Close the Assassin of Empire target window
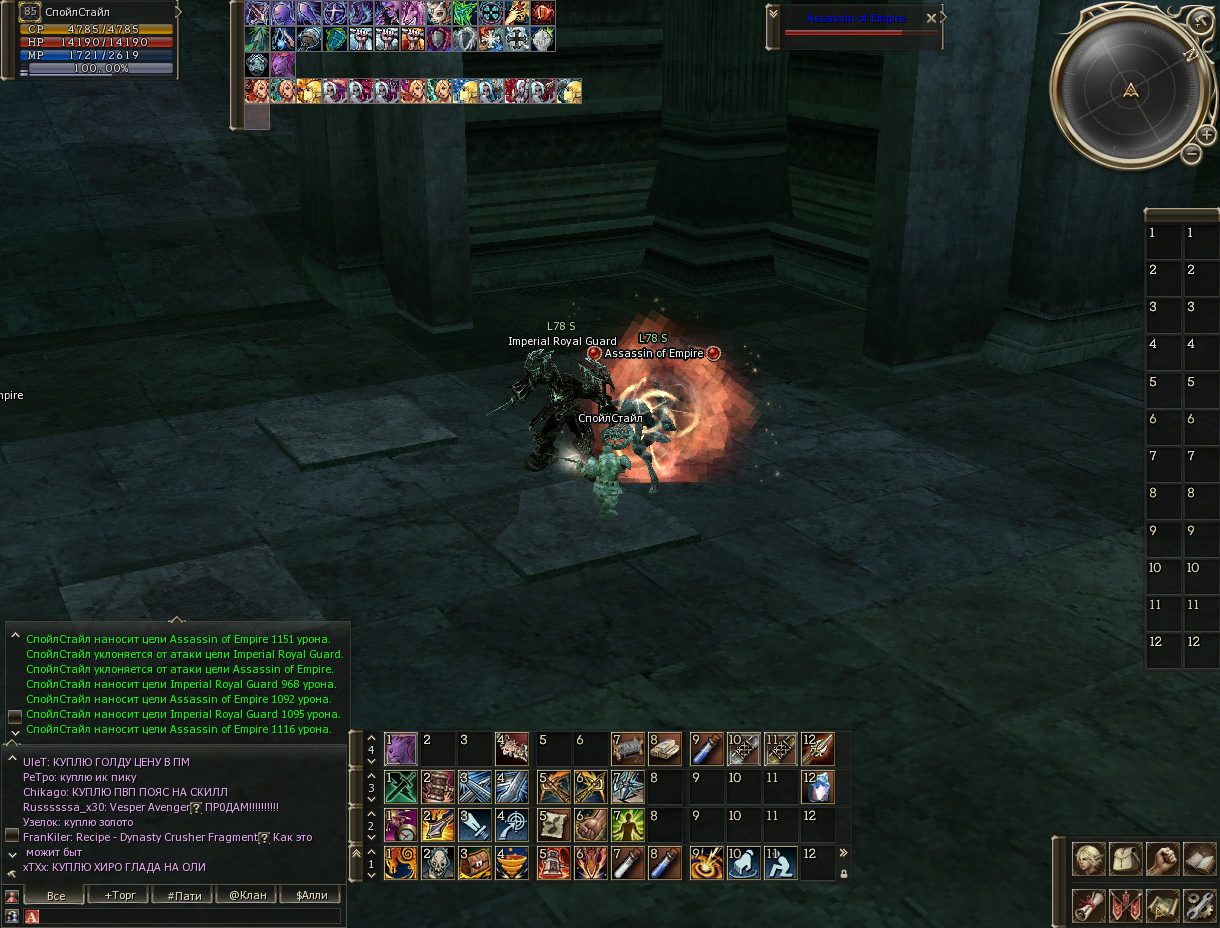This screenshot has height=928, width=1220. click(932, 18)
